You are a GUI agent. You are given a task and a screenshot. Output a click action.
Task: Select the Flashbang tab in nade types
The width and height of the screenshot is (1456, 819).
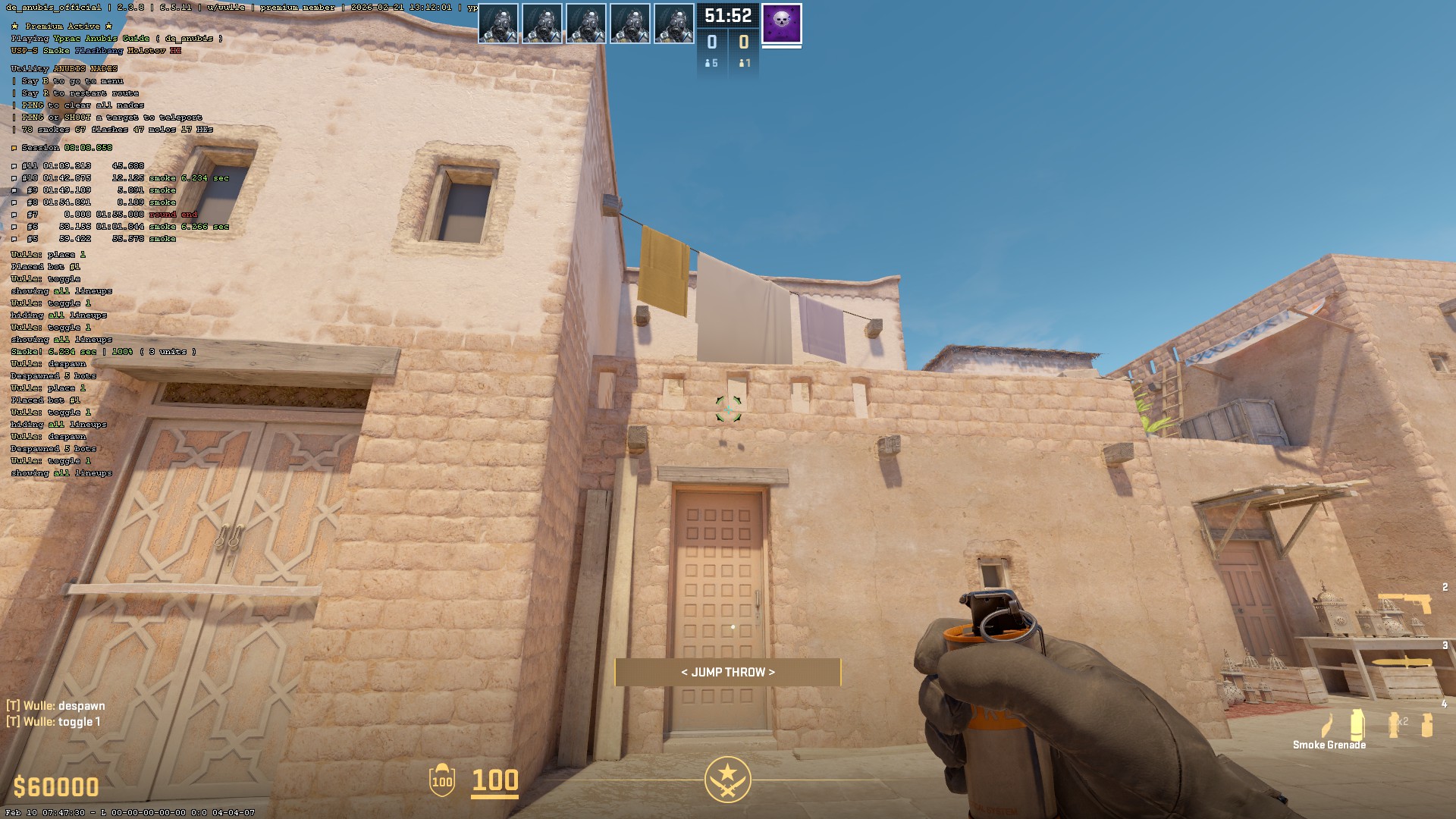point(99,51)
